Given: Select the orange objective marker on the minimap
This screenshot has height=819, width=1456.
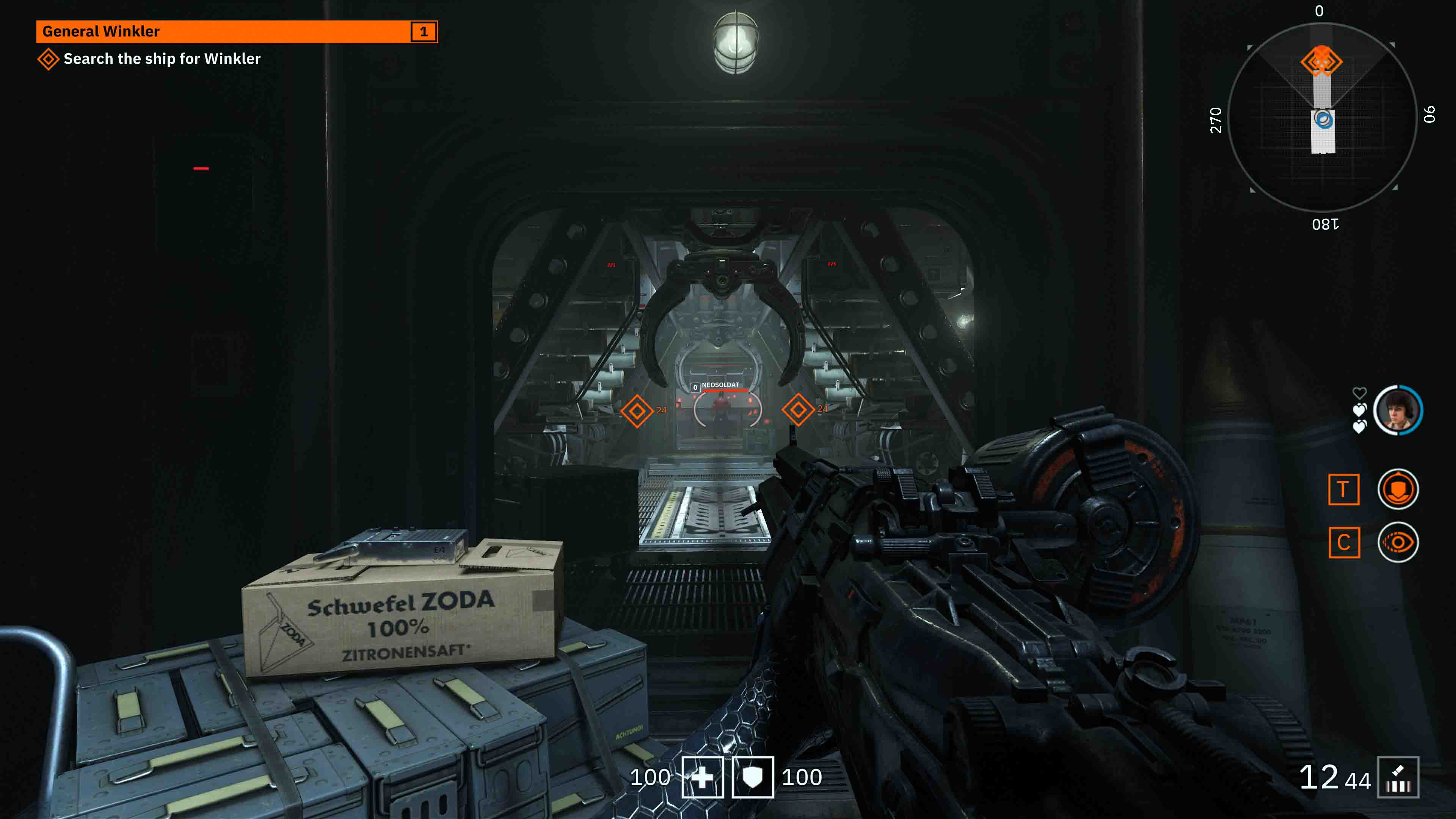Looking at the screenshot, I should tap(1321, 61).
